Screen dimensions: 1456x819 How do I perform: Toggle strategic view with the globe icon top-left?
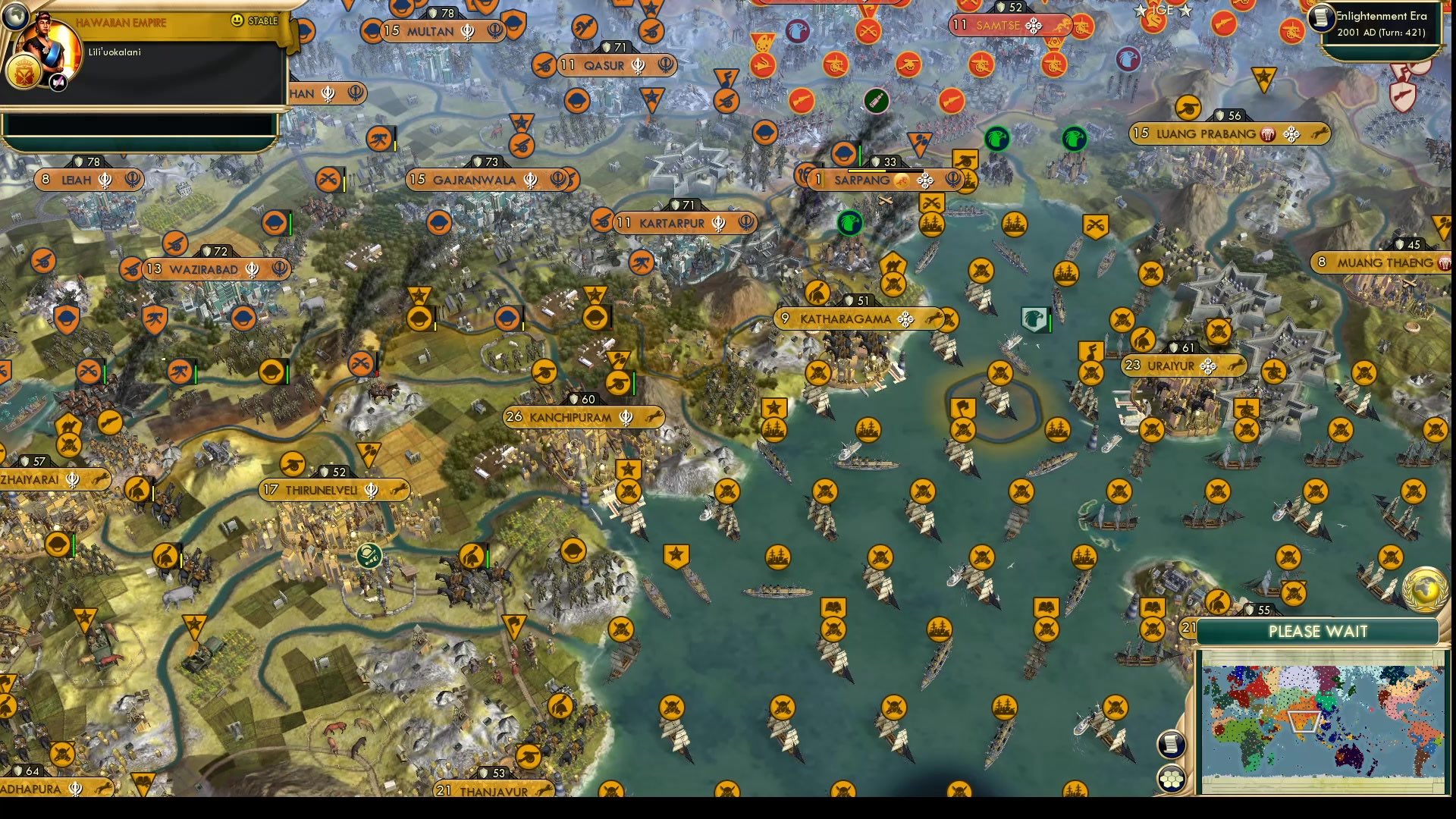coord(16,16)
